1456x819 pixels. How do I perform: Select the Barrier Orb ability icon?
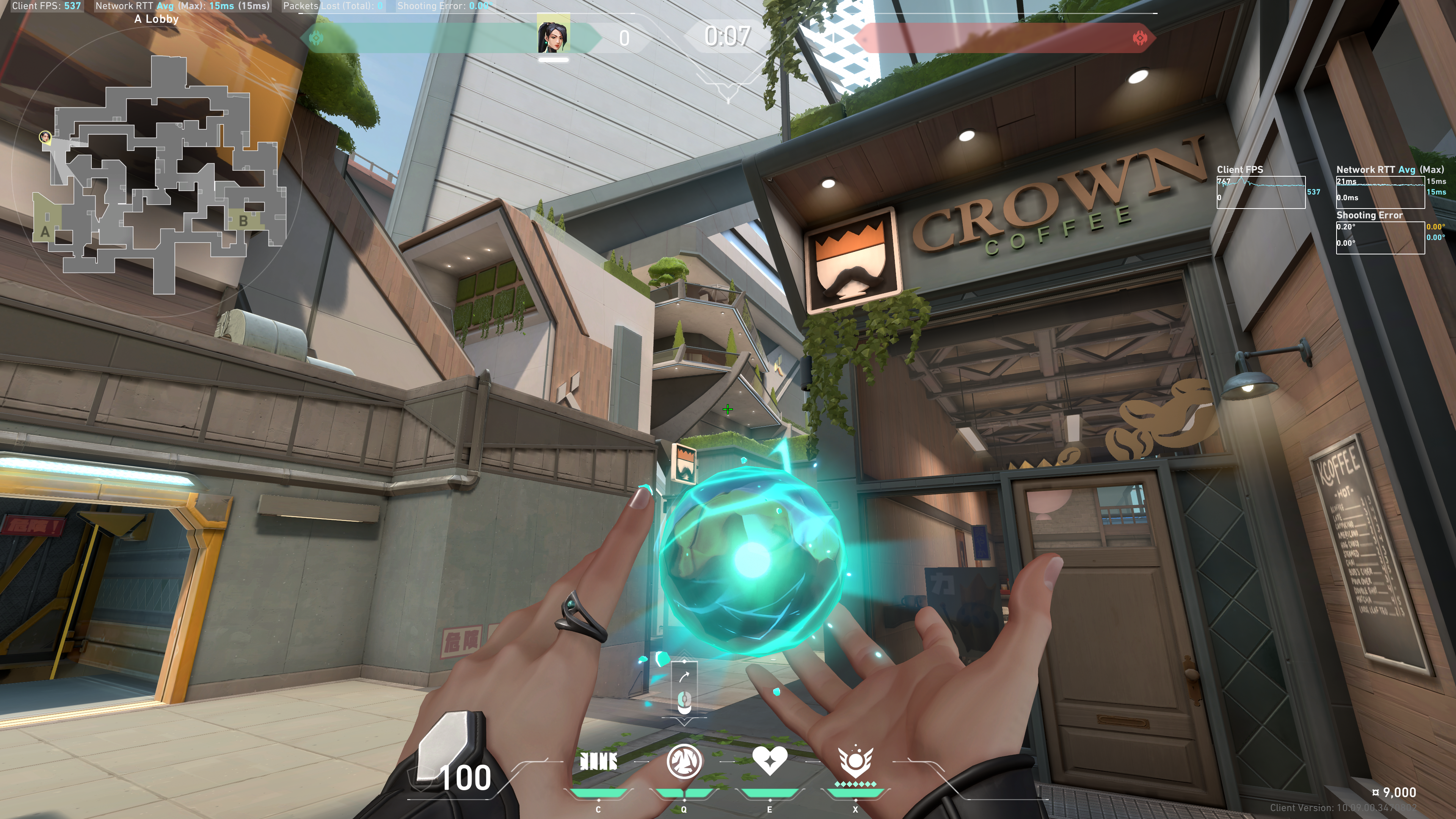tap(598, 762)
